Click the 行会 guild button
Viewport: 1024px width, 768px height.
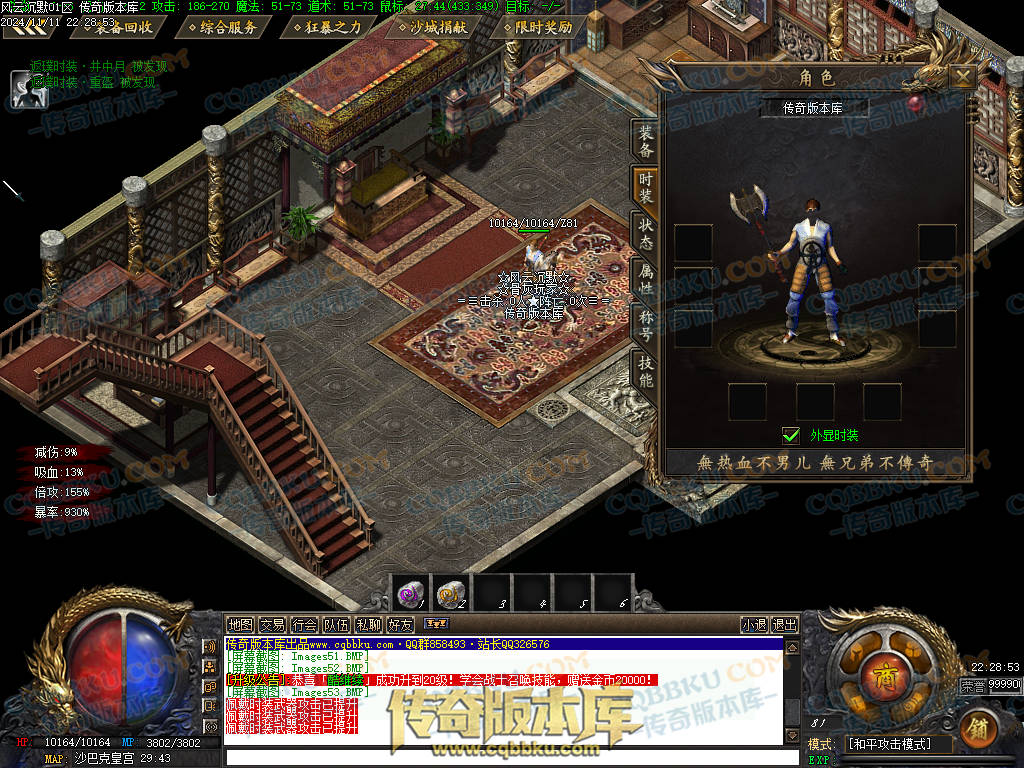coord(304,625)
